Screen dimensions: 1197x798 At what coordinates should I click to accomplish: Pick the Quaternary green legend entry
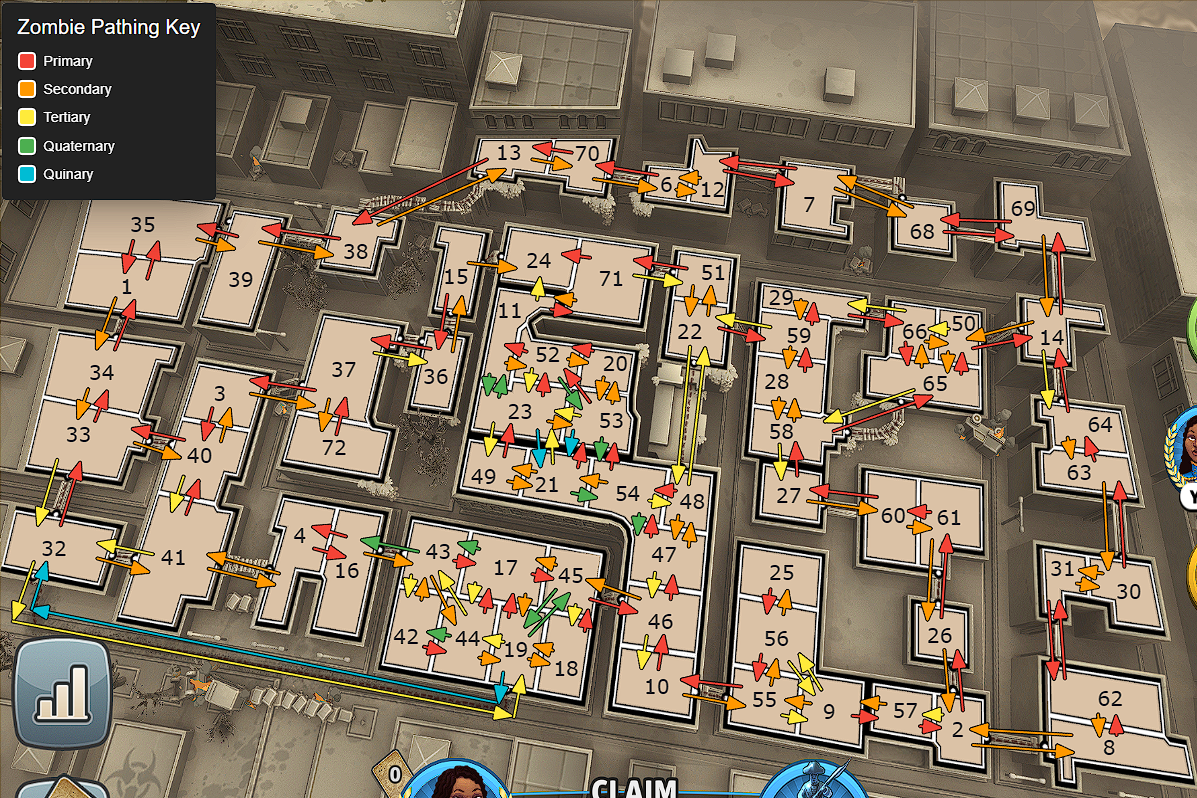78,146
